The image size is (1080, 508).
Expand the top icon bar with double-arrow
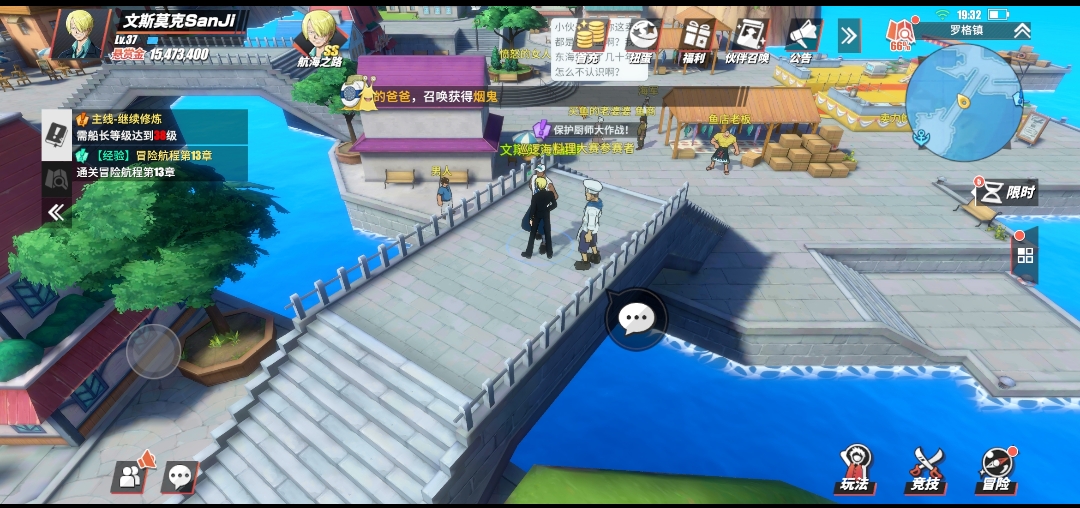tap(848, 37)
